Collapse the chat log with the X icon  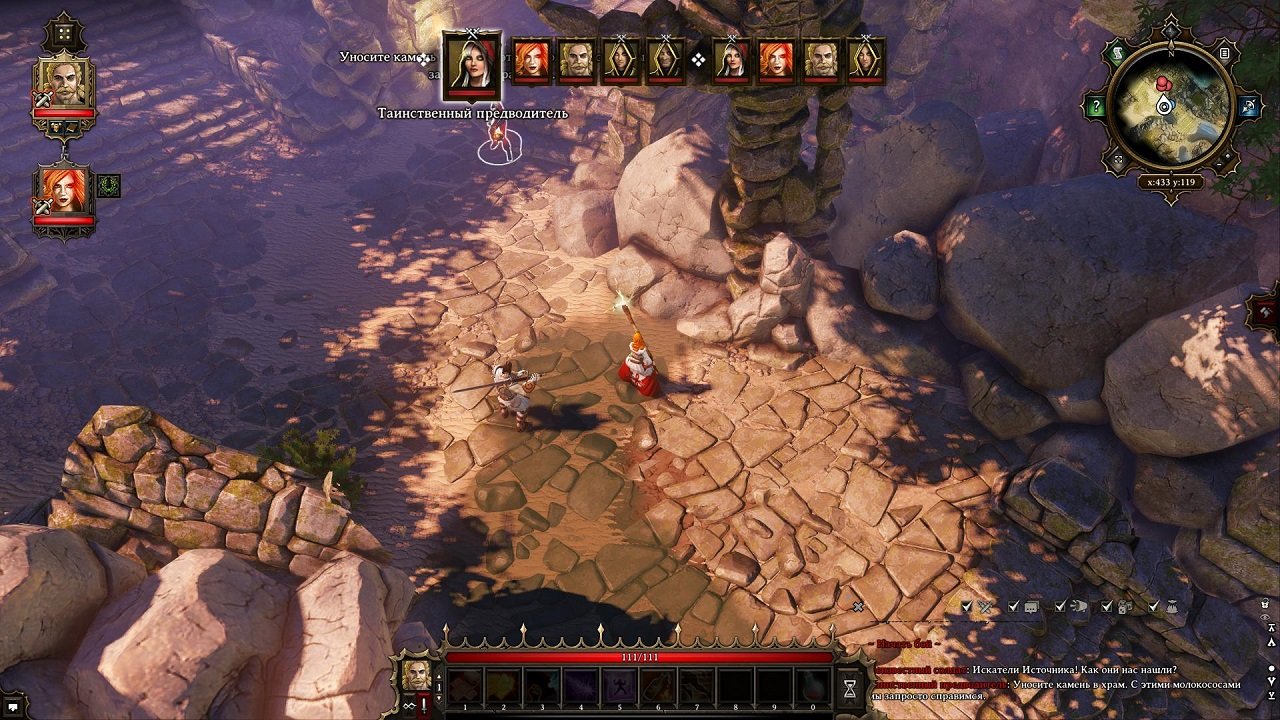click(857, 605)
